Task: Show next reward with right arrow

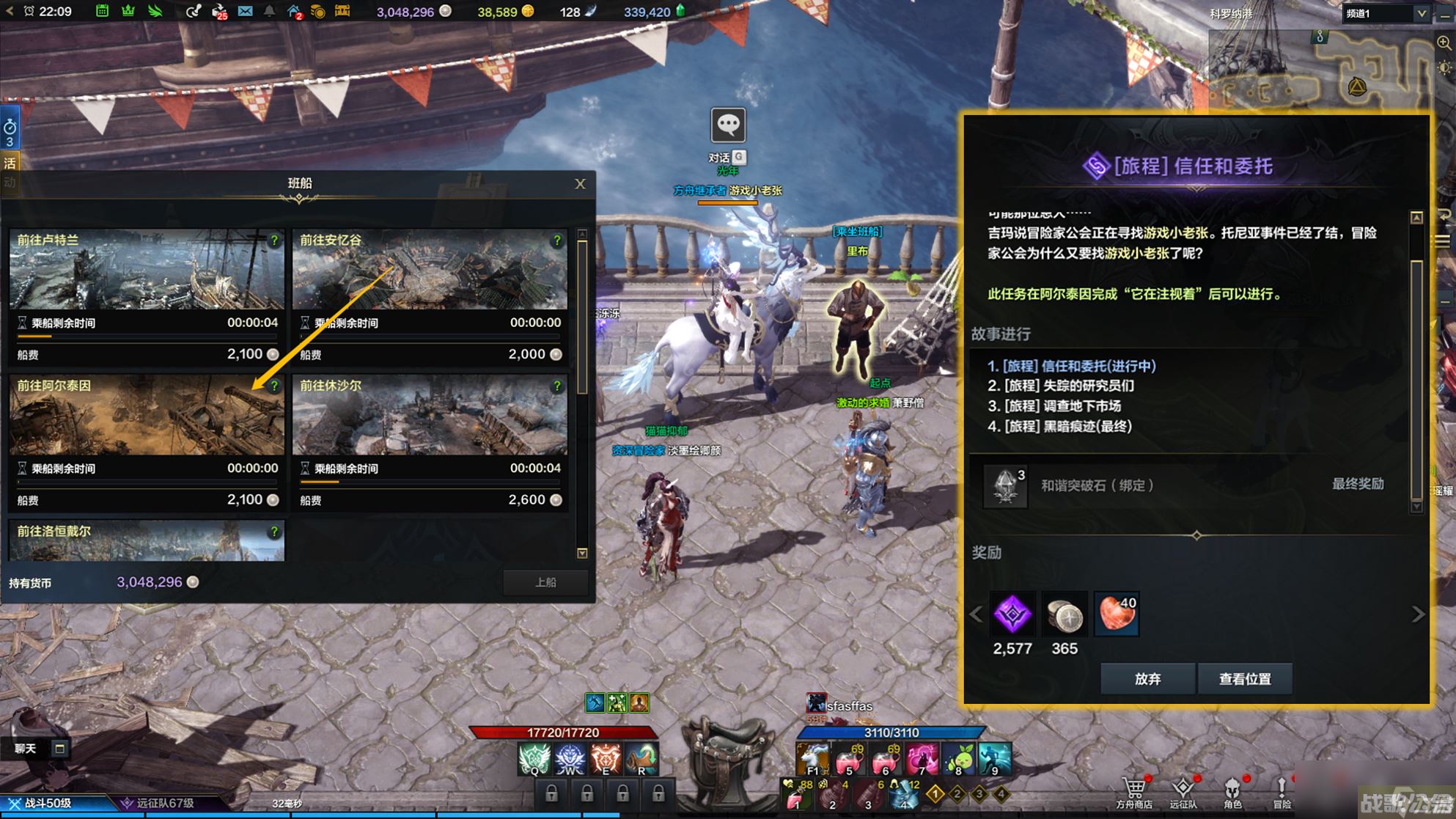Action: tap(1418, 614)
